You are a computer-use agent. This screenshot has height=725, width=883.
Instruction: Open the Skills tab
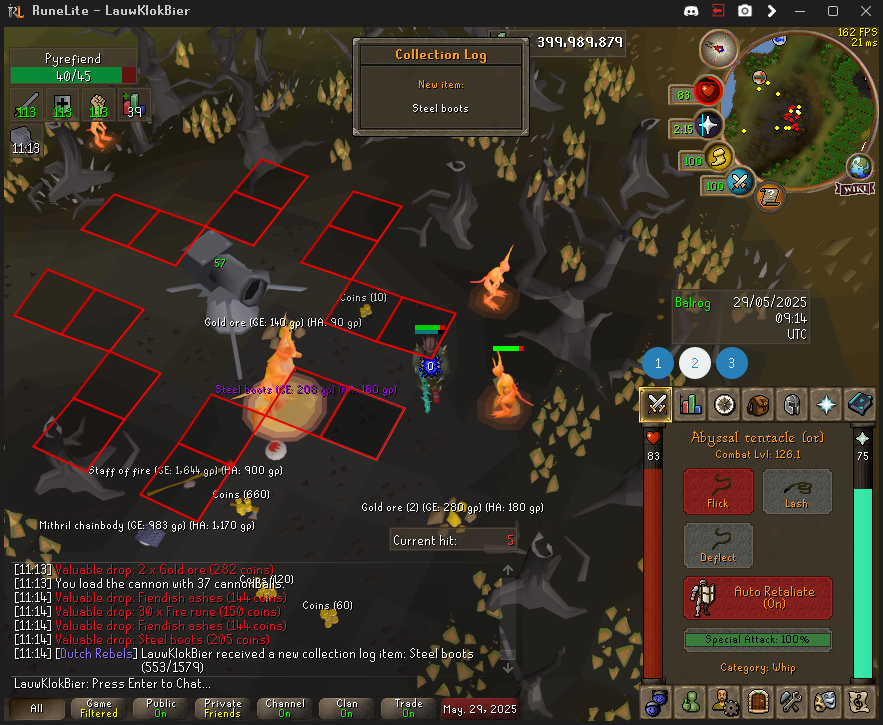[x=690, y=404]
